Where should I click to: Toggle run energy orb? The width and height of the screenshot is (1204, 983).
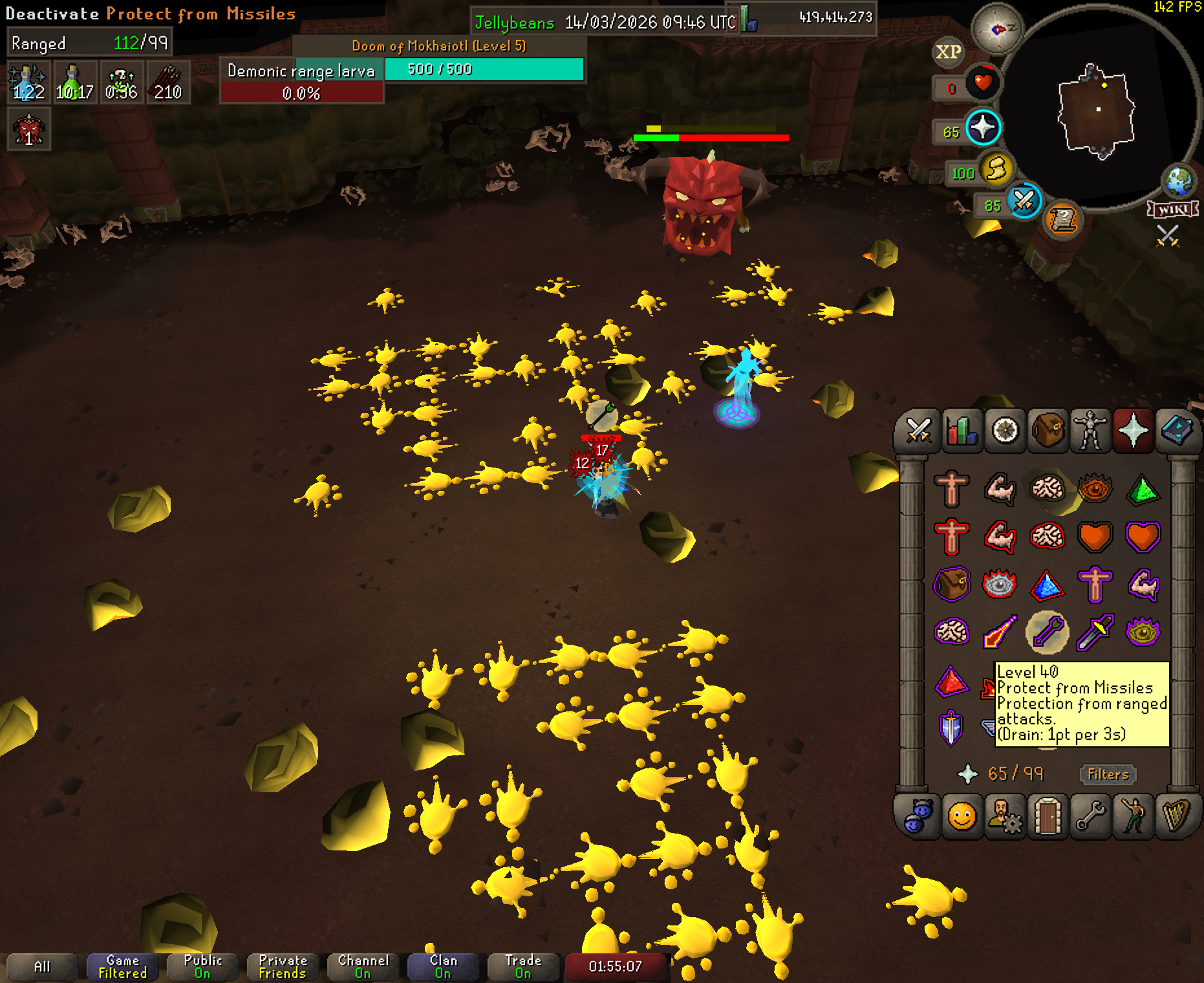996,169
